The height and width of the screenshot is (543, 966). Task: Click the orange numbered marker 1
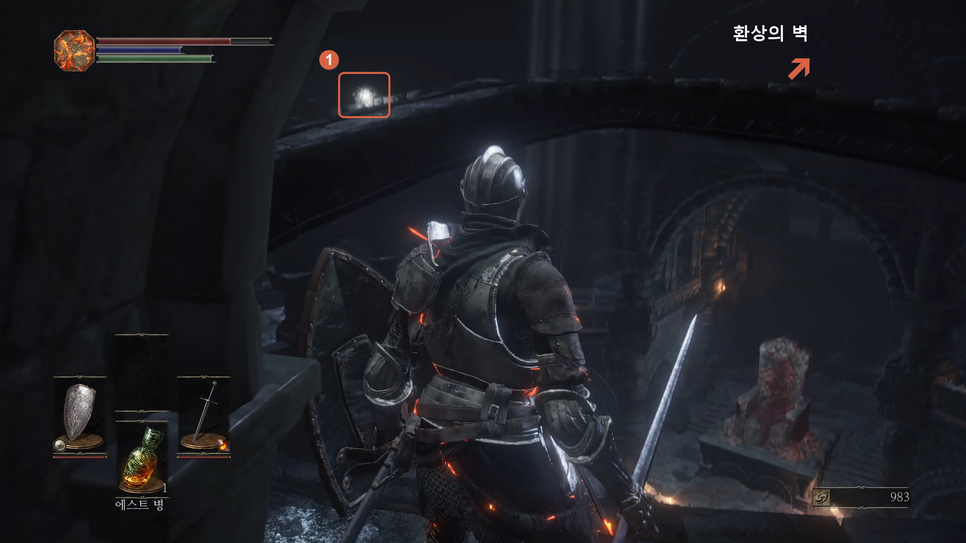tap(326, 60)
